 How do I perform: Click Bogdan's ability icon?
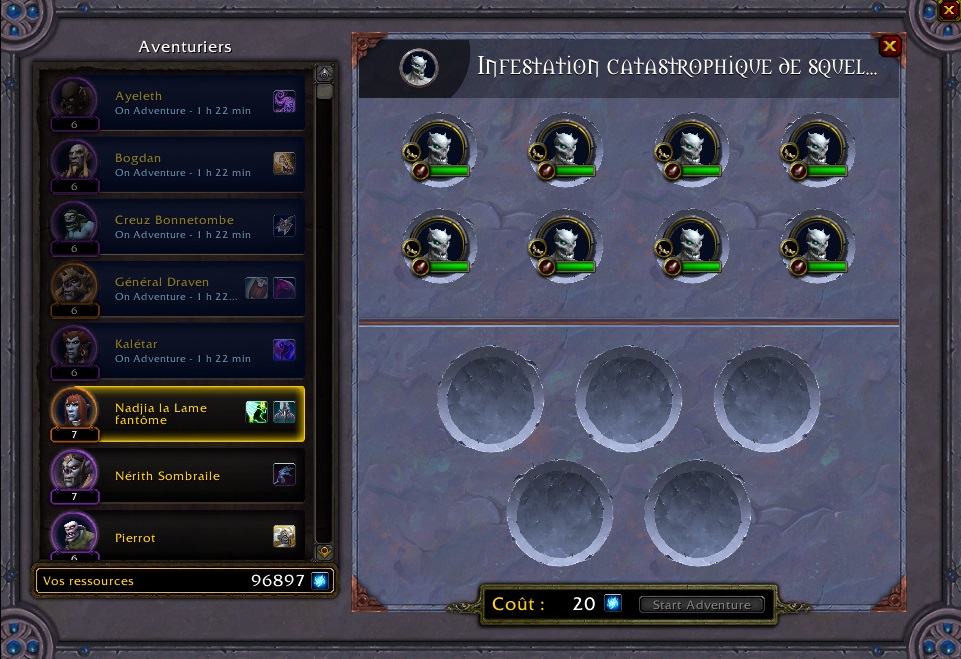pyautogui.click(x=284, y=163)
